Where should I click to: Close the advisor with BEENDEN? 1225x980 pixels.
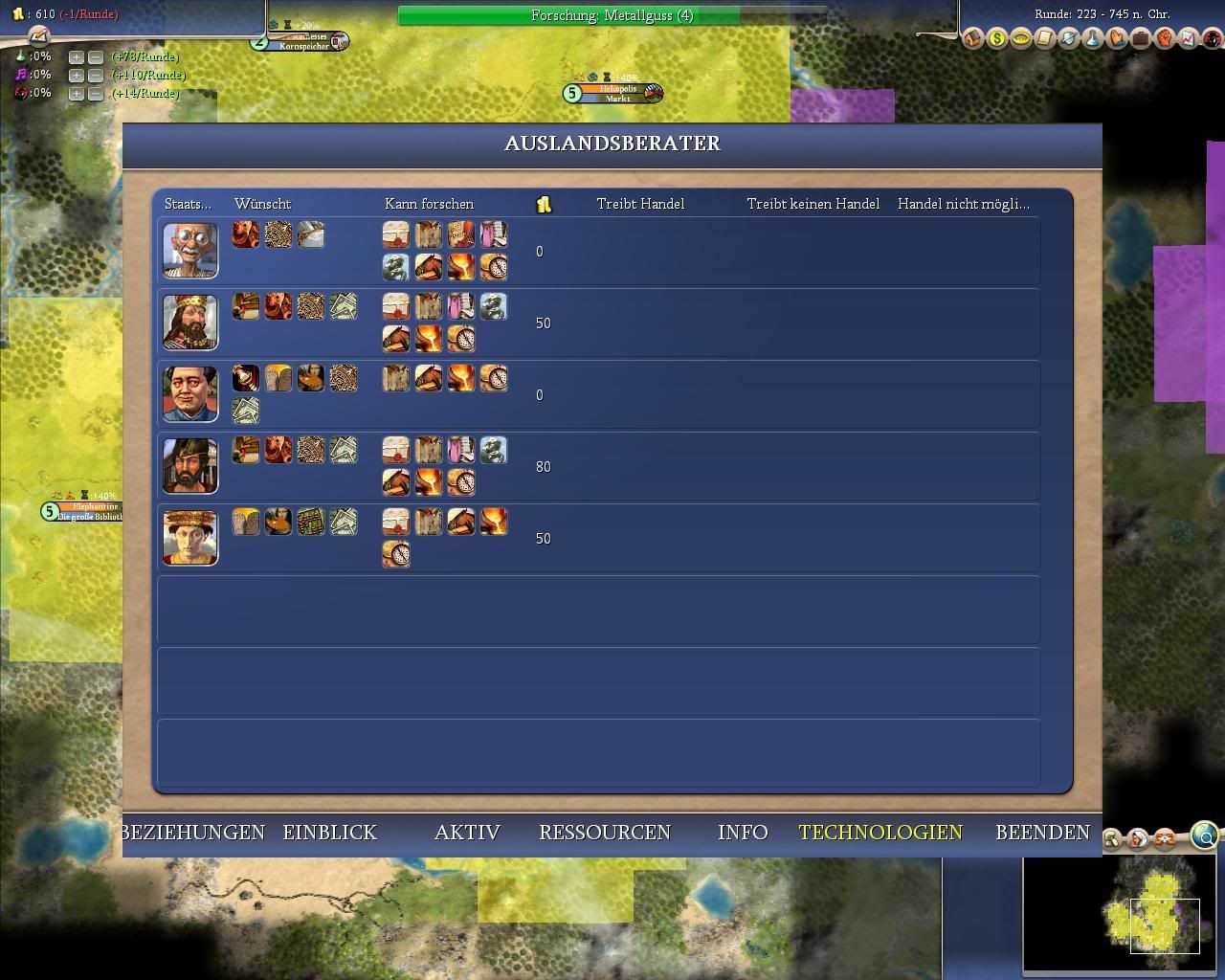tap(1042, 833)
